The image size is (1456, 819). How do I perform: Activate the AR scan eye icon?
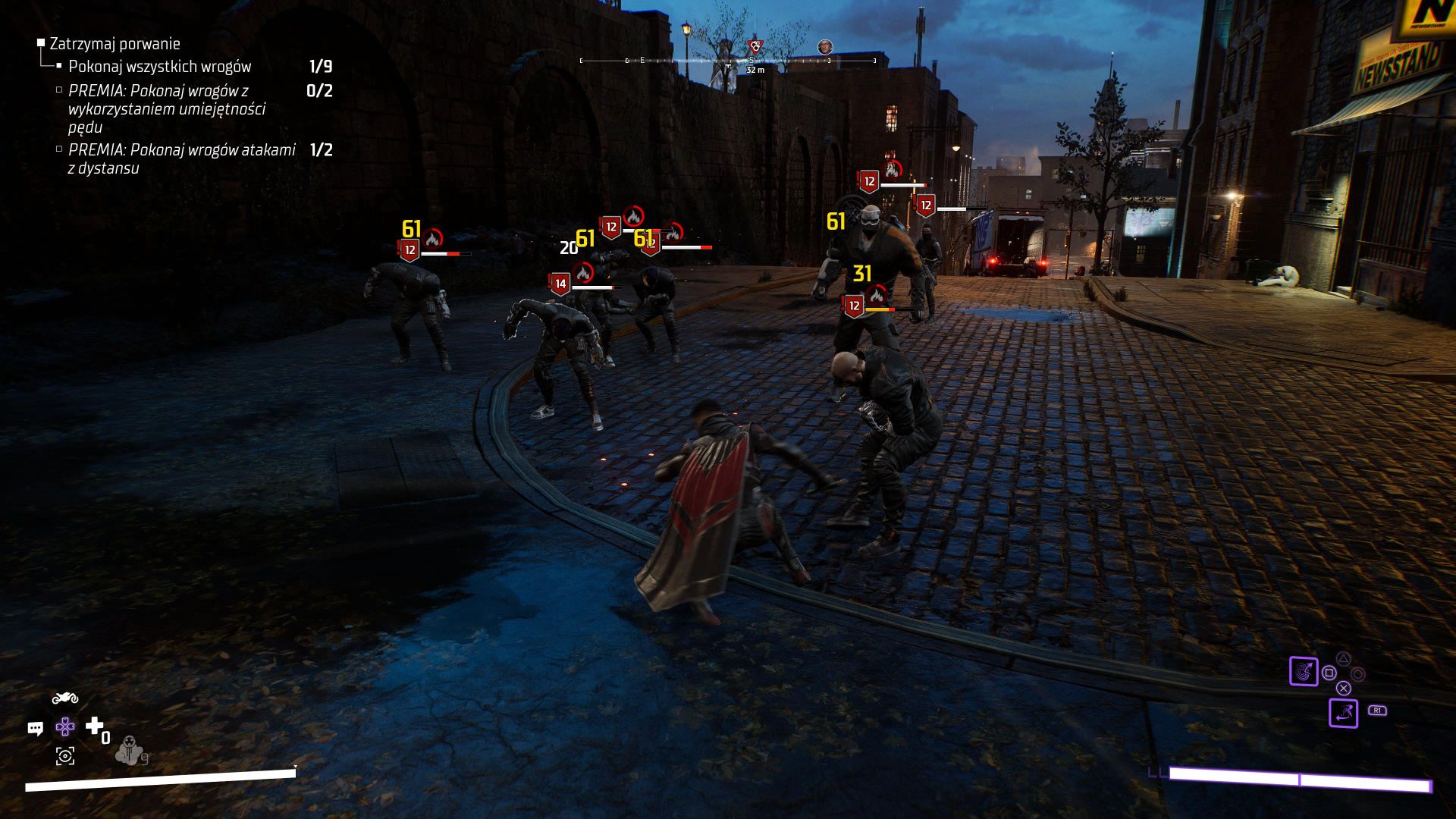(65, 755)
